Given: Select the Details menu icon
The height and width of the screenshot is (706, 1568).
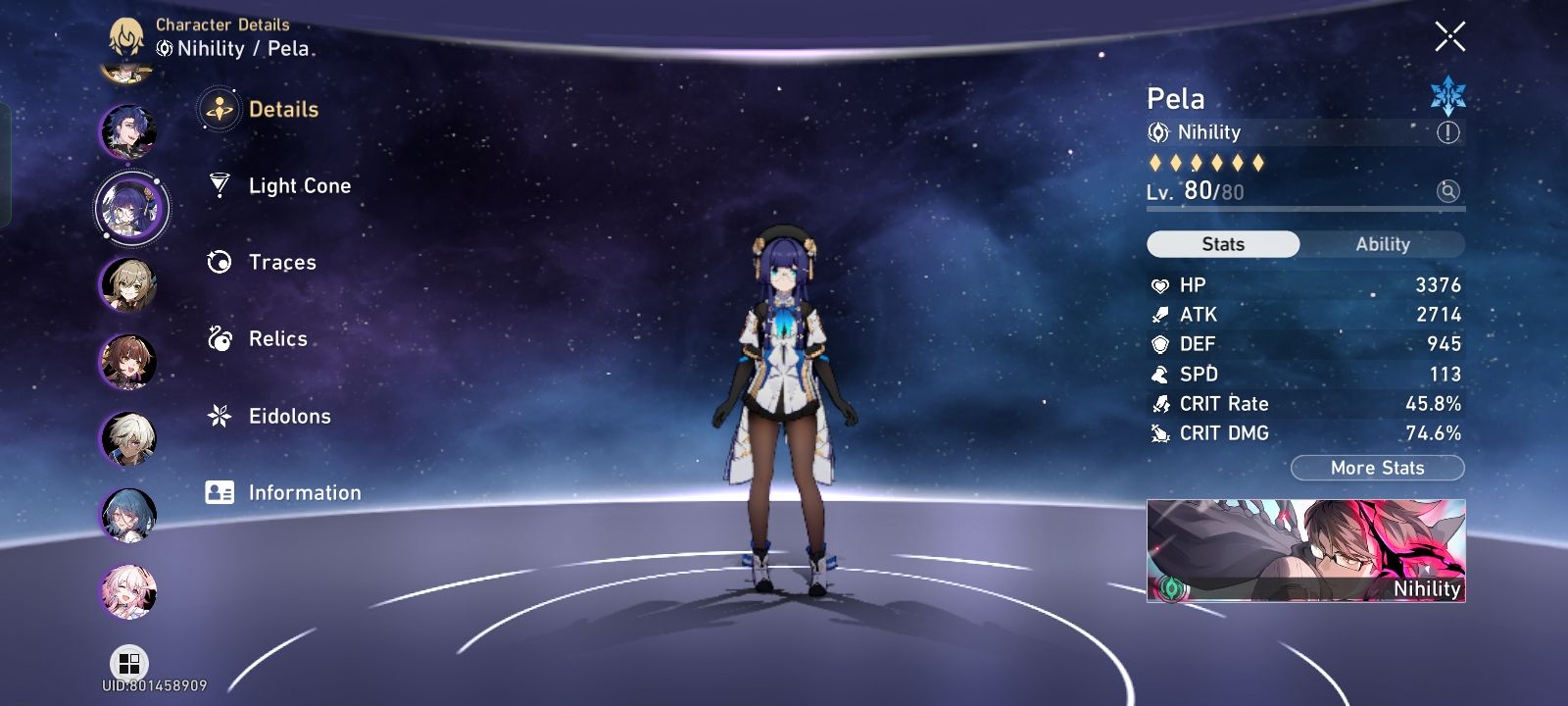Looking at the screenshot, I should coord(219,109).
